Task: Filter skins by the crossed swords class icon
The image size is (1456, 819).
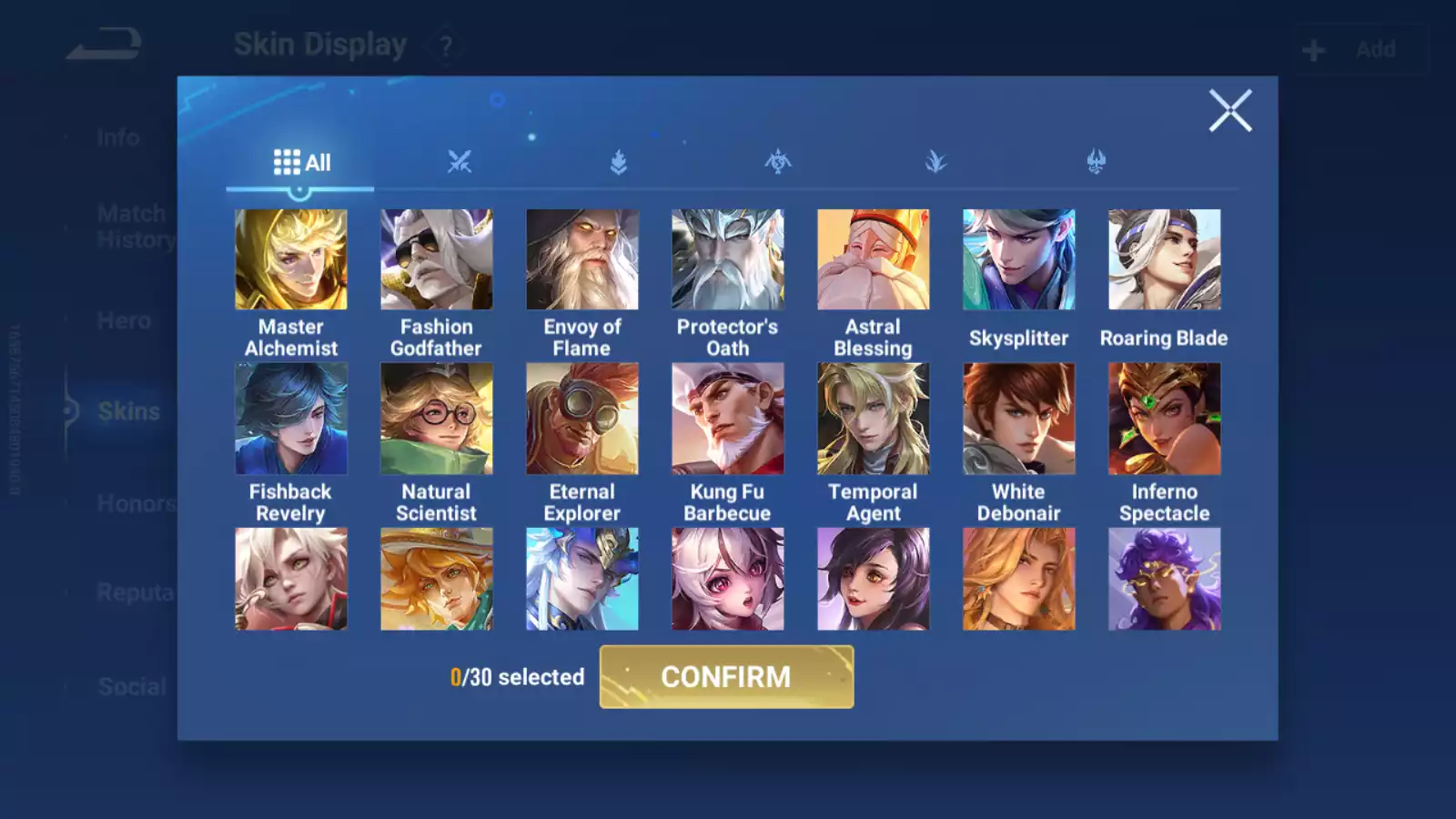Action: tap(460, 161)
